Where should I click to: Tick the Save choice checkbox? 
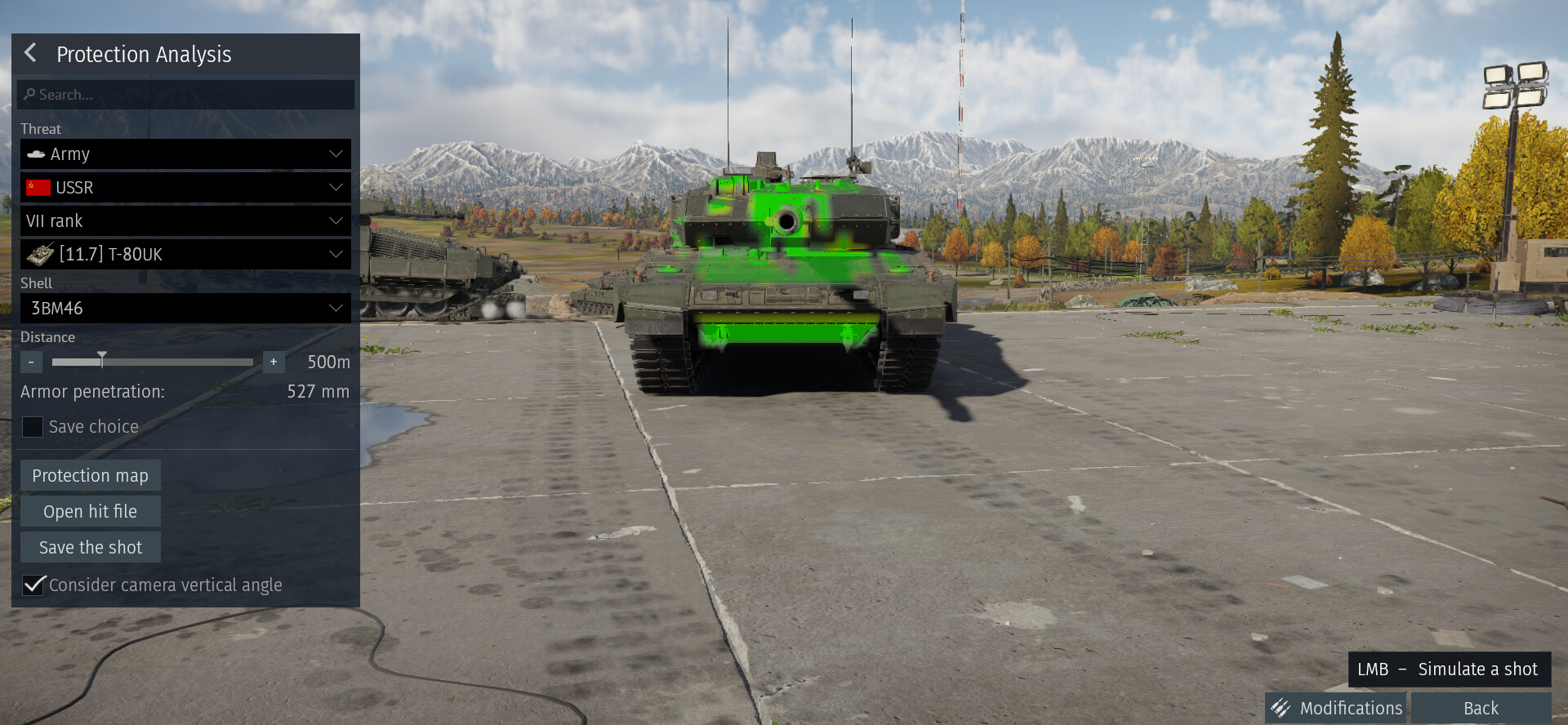coord(33,427)
